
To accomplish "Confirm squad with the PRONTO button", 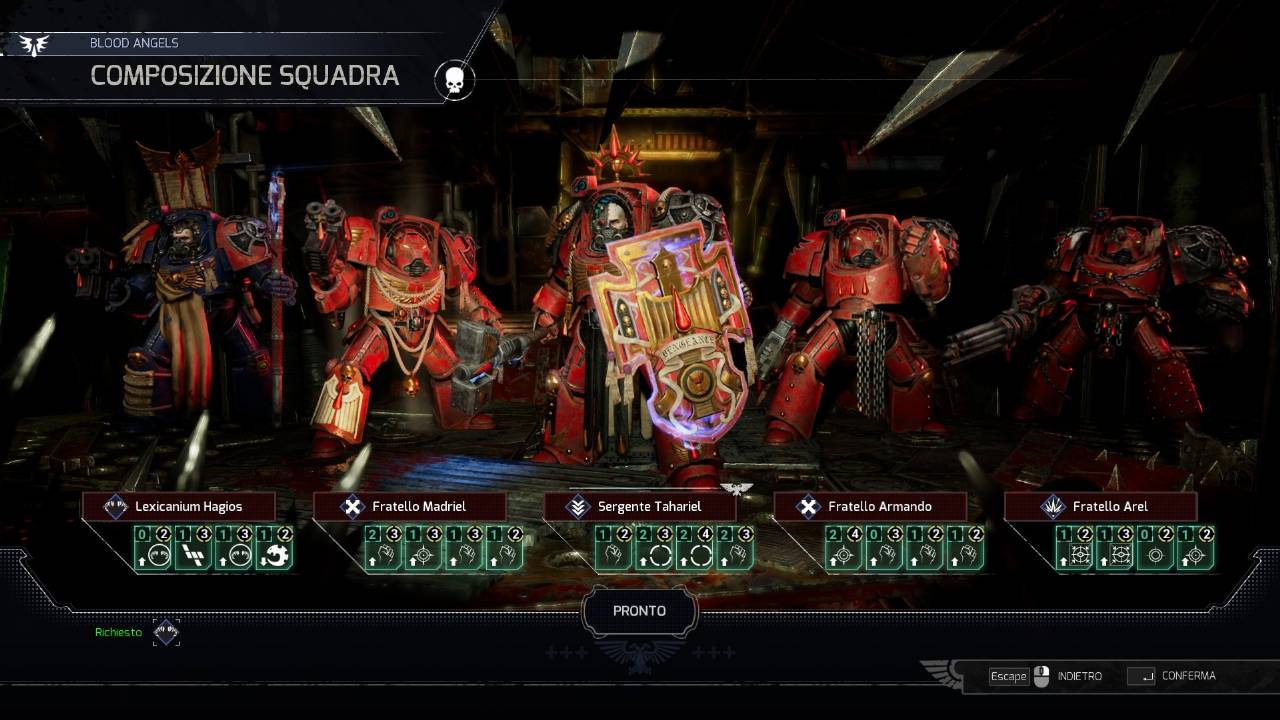I will (639, 611).
